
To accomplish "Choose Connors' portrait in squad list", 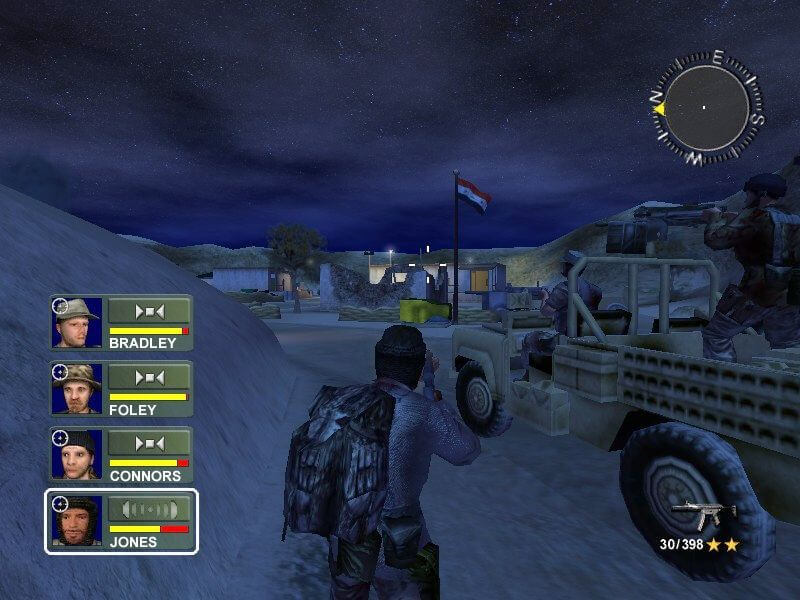I will (x=78, y=454).
